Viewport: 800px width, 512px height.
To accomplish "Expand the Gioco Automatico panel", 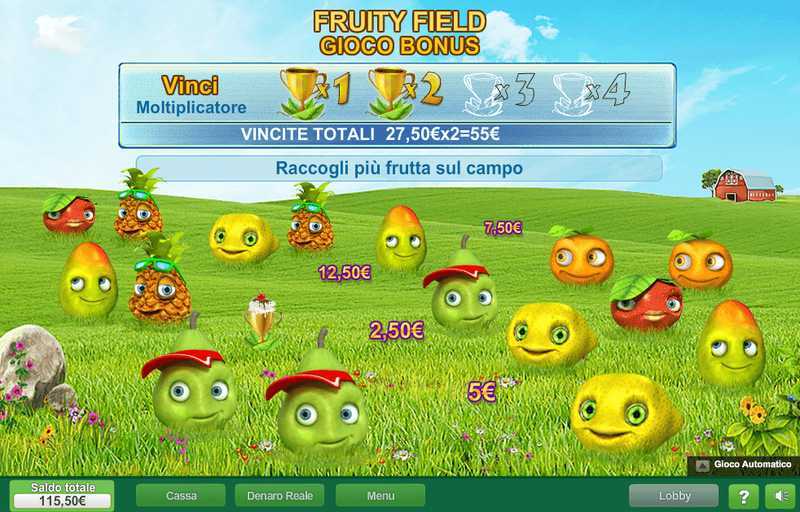I will pyautogui.click(x=743, y=465).
